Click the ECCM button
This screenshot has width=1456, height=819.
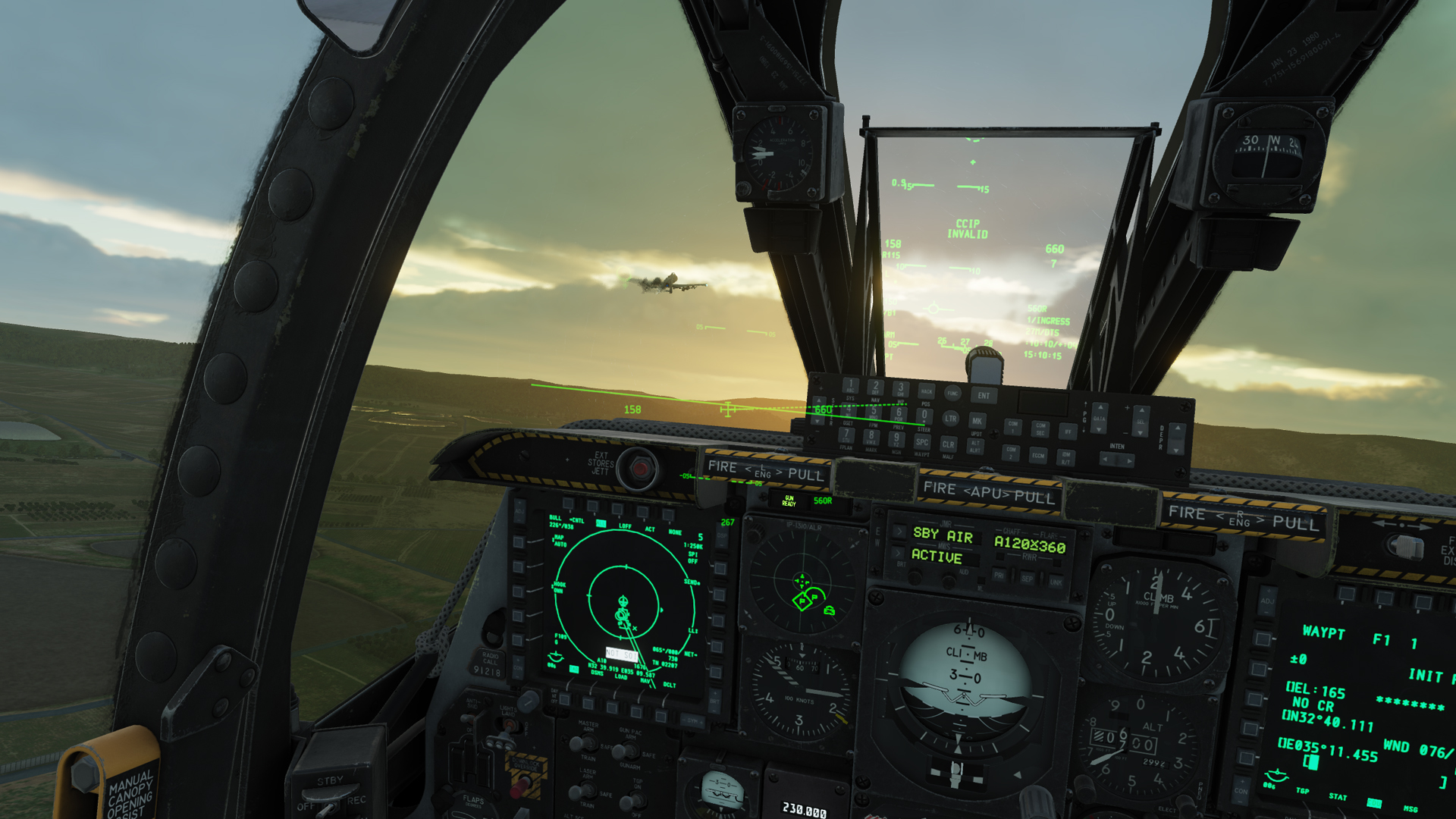point(1037,455)
